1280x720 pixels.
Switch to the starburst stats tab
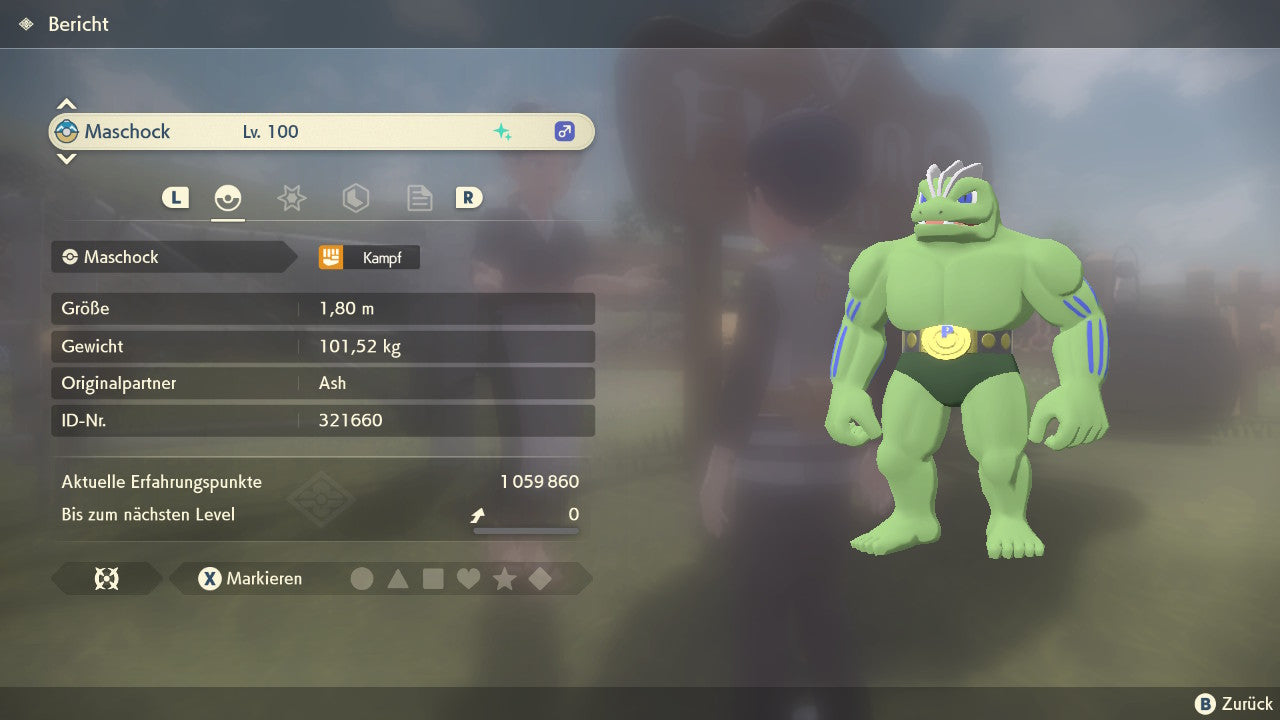(x=291, y=198)
